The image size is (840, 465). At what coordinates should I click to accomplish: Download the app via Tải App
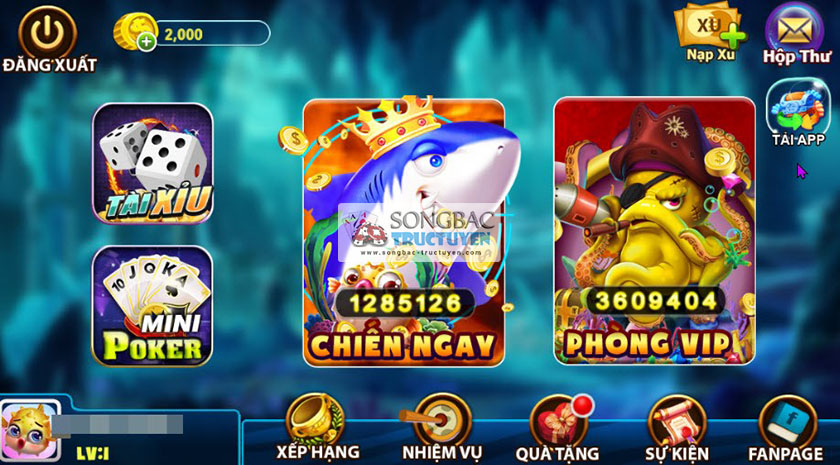point(797,113)
